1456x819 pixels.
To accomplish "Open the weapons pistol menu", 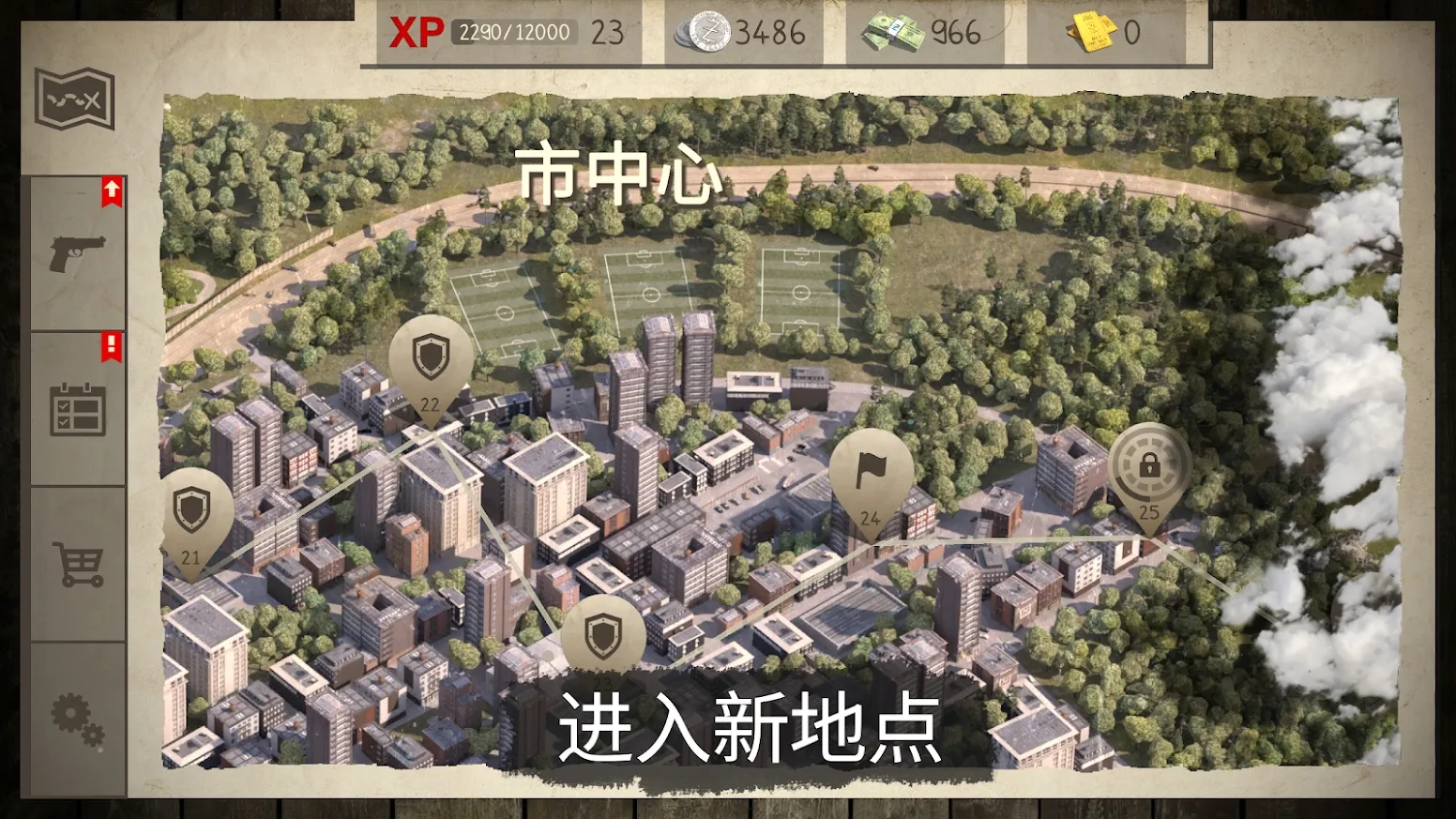I will (x=75, y=251).
